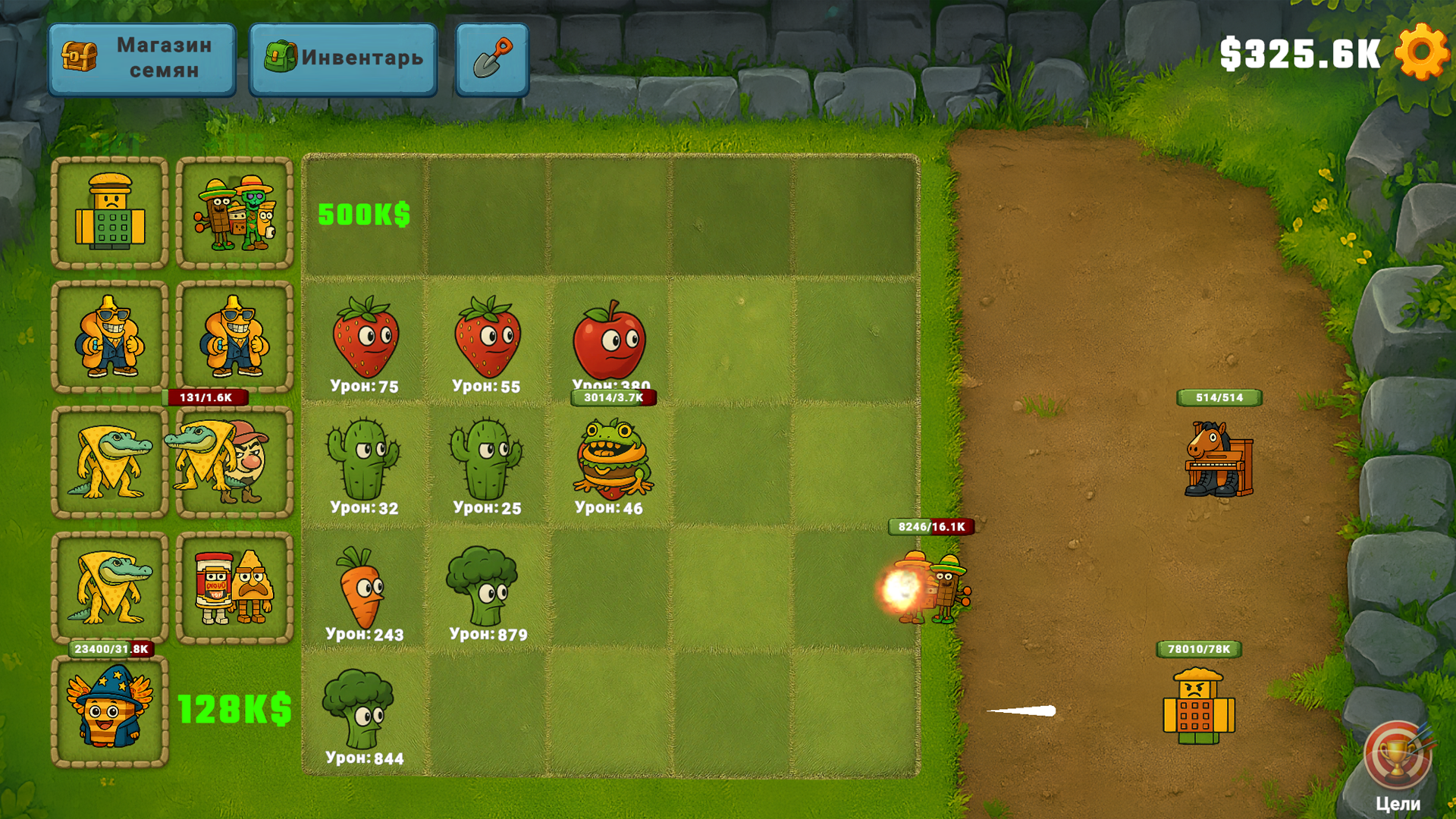Screen dimensions: 1456x819
Task: Select the crocodile with red-nosed man slot
Action: (x=234, y=462)
